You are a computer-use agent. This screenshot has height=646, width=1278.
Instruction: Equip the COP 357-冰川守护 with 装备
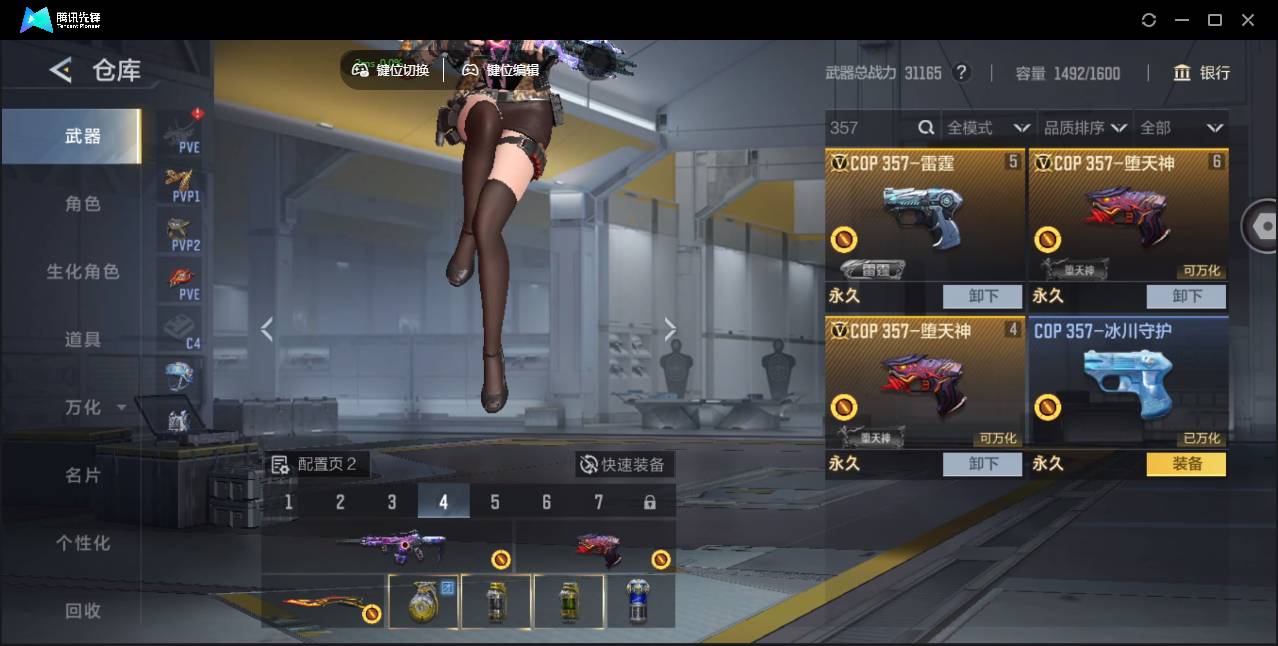coord(1186,464)
